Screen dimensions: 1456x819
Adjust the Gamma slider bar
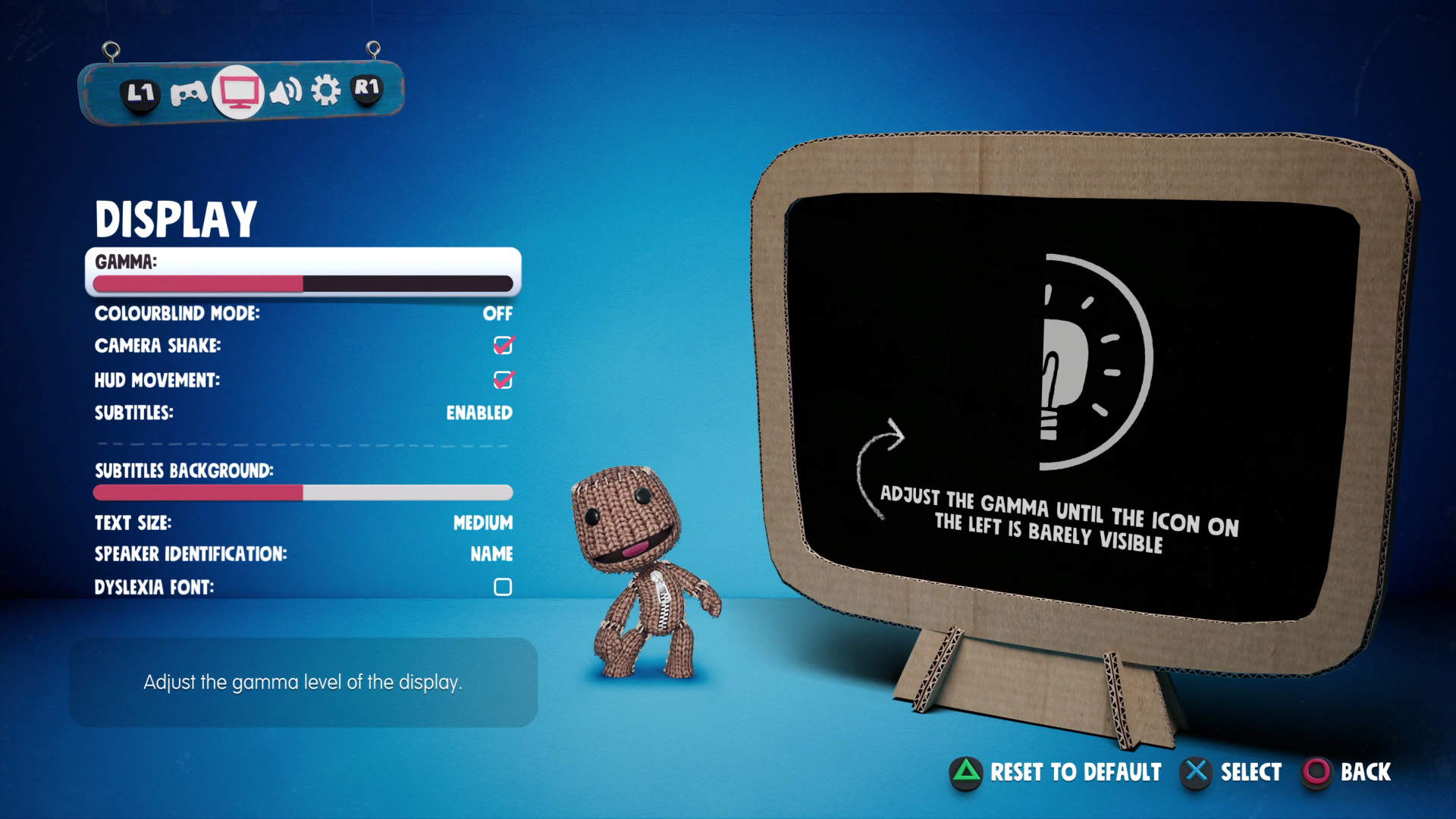303,284
